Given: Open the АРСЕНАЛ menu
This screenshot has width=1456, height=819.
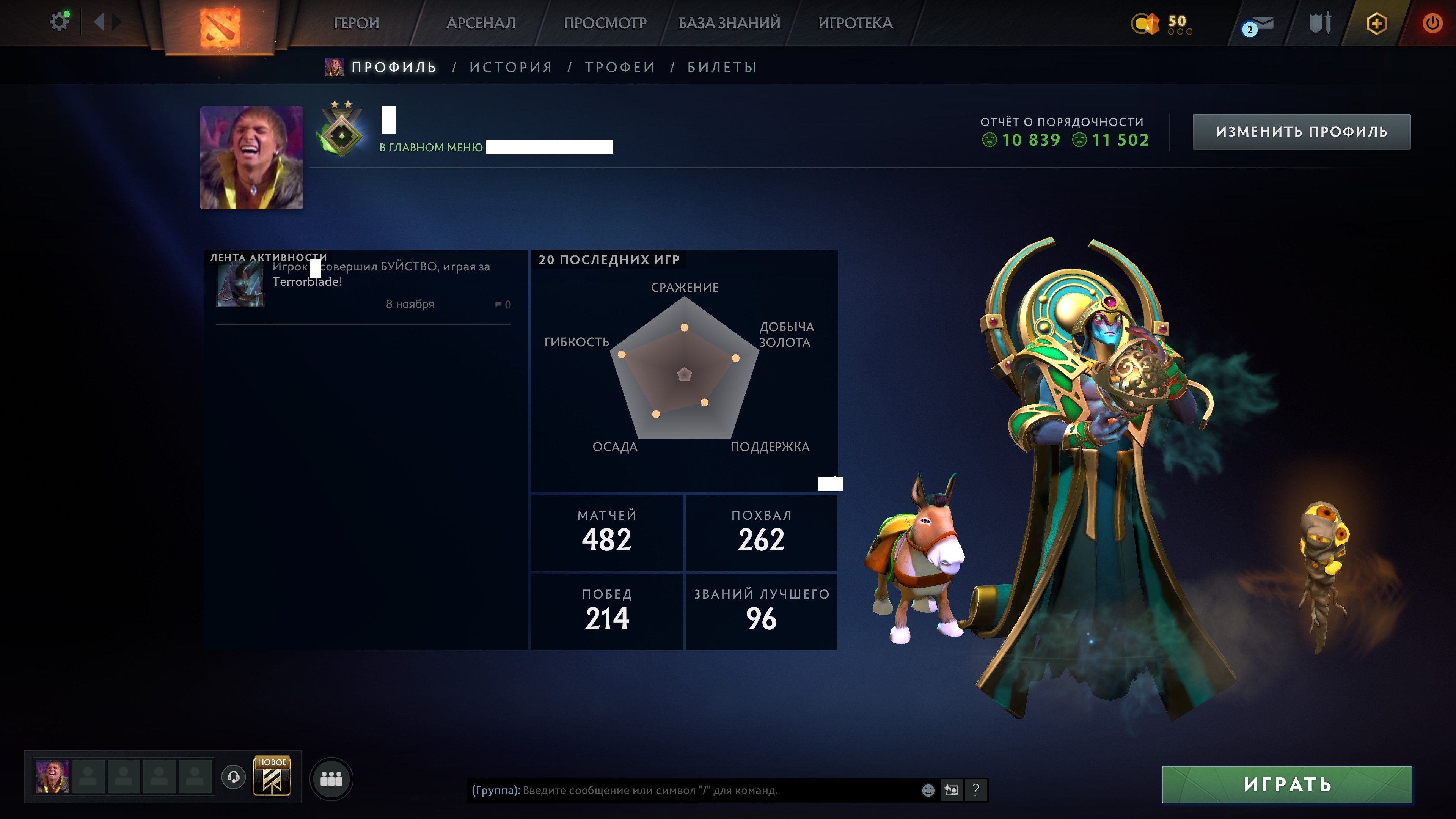Looking at the screenshot, I should 481,24.
